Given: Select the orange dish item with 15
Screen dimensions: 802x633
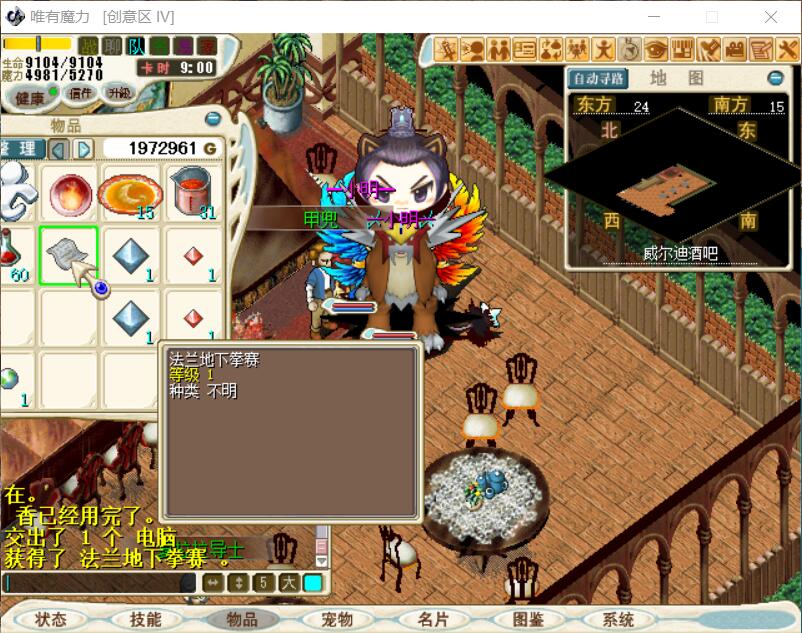Looking at the screenshot, I should 129,192.
